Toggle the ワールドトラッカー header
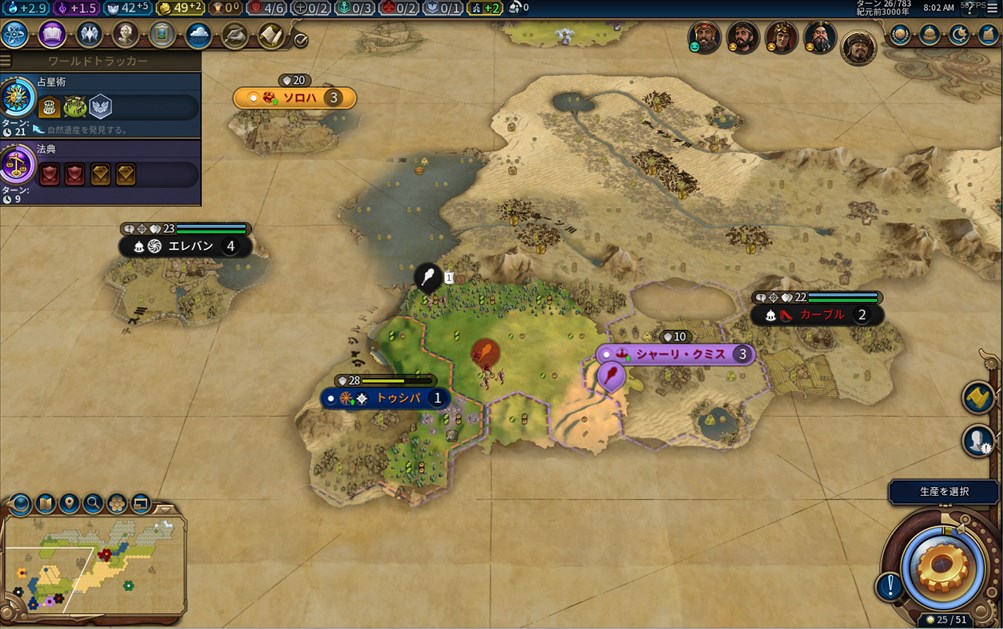 [x=100, y=62]
